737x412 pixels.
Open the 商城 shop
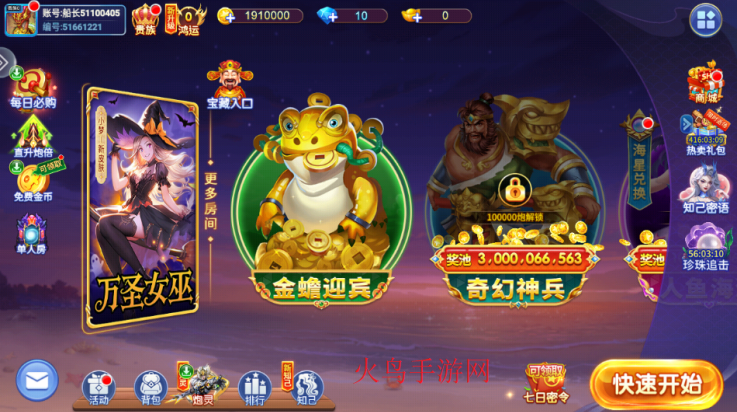704,83
